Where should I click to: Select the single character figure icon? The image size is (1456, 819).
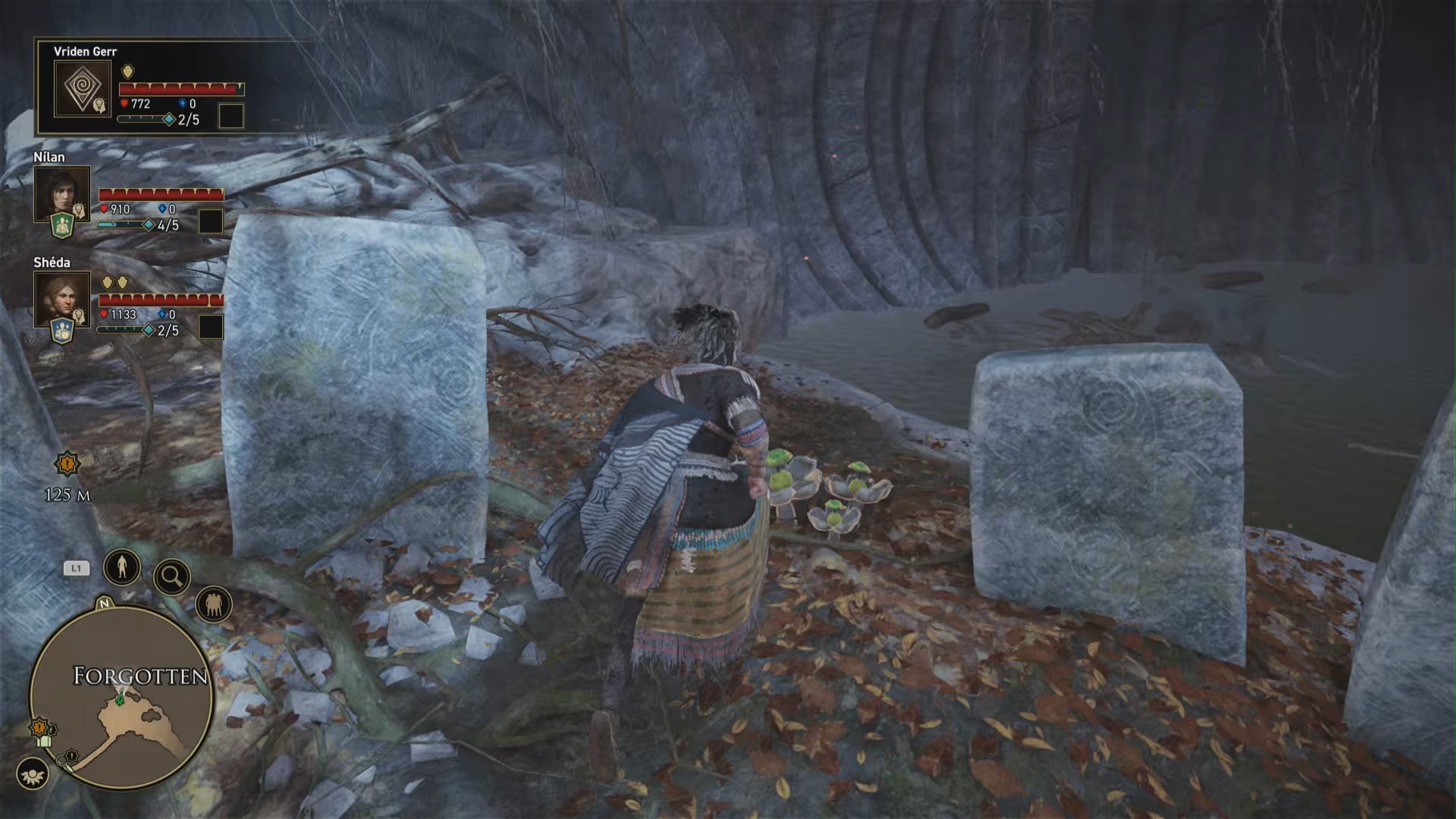click(x=122, y=566)
